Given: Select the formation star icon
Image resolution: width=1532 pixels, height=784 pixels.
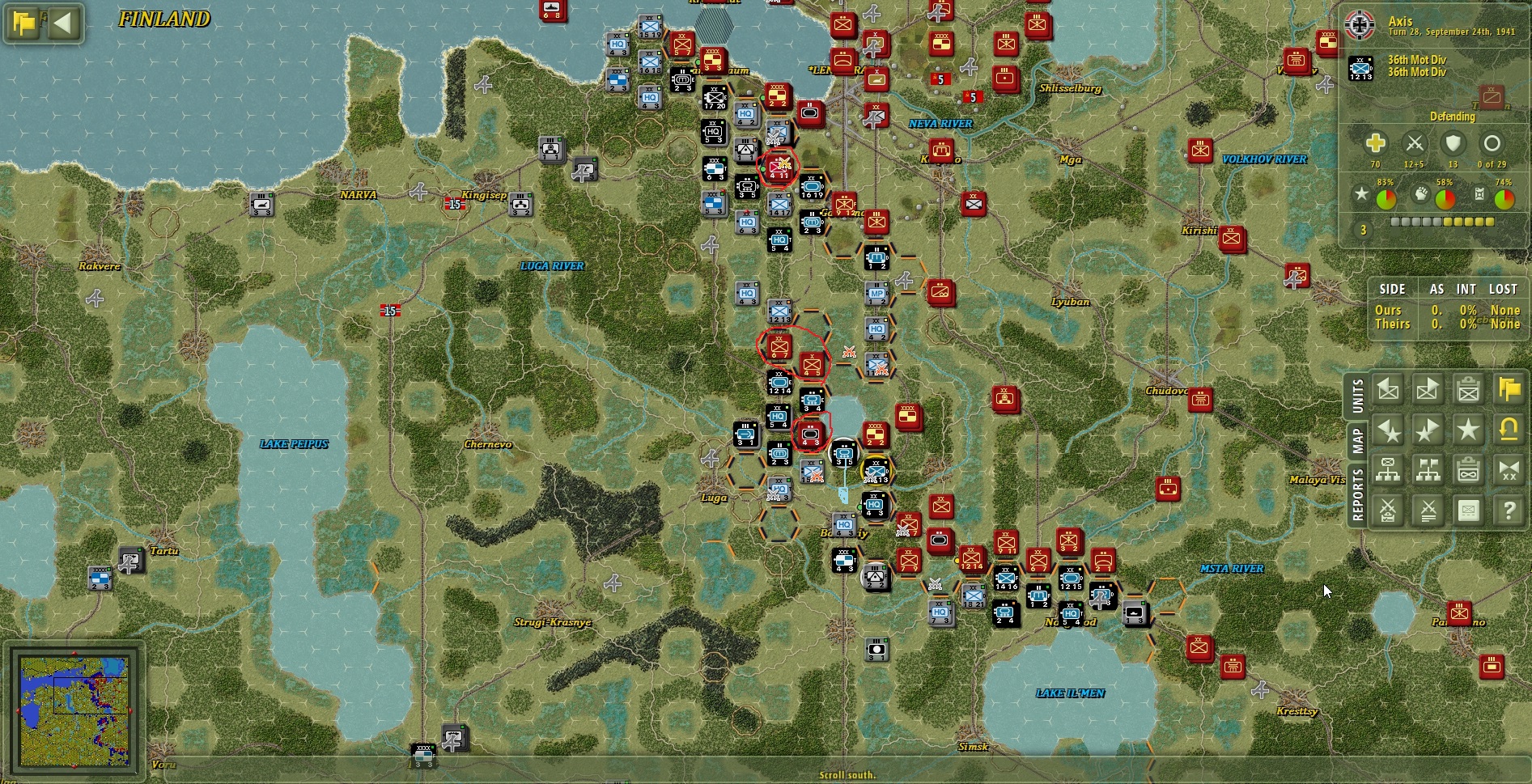Looking at the screenshot, I should tap(1466, 430).
